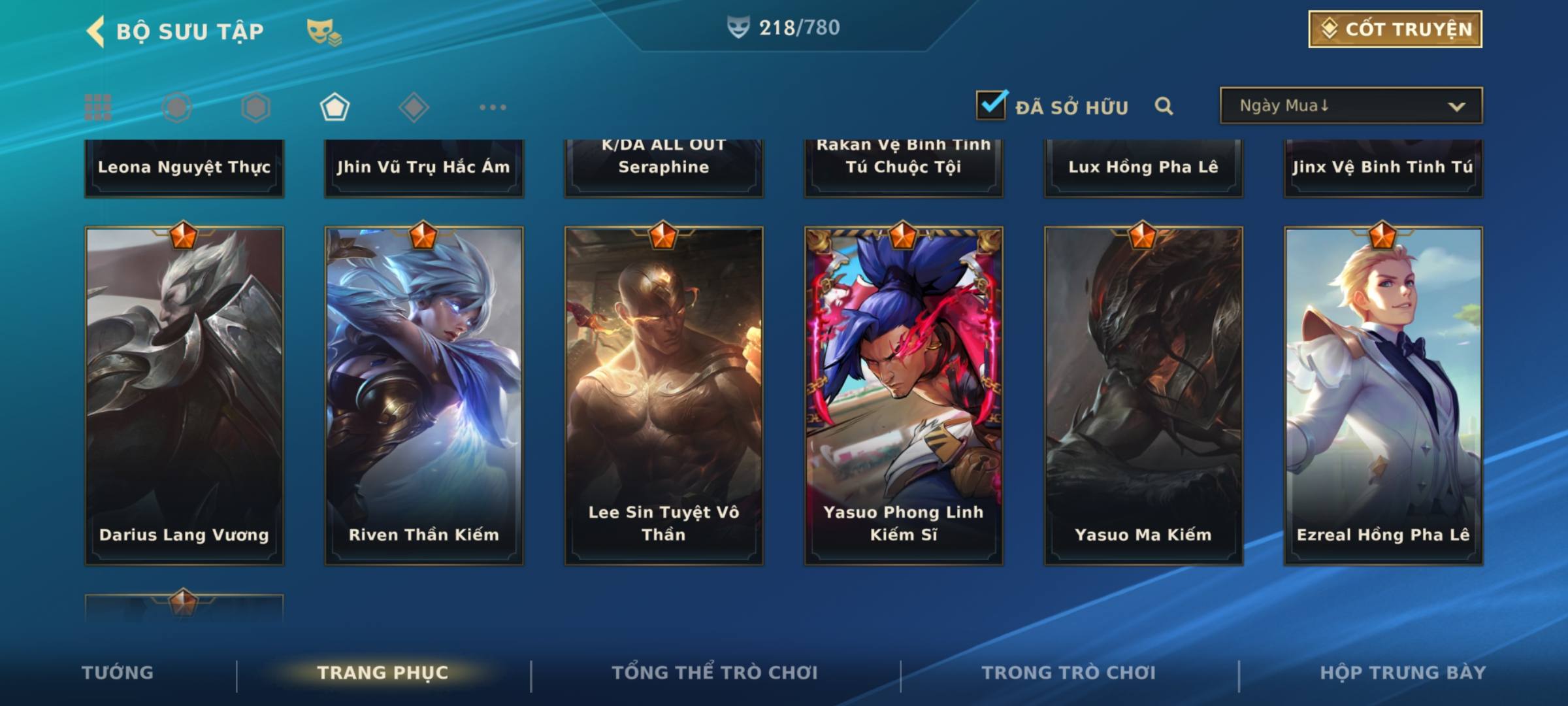Open Lee Sin Tuyệt Vô Thần skin
The image size is (1568, 706).
[664, 395]
